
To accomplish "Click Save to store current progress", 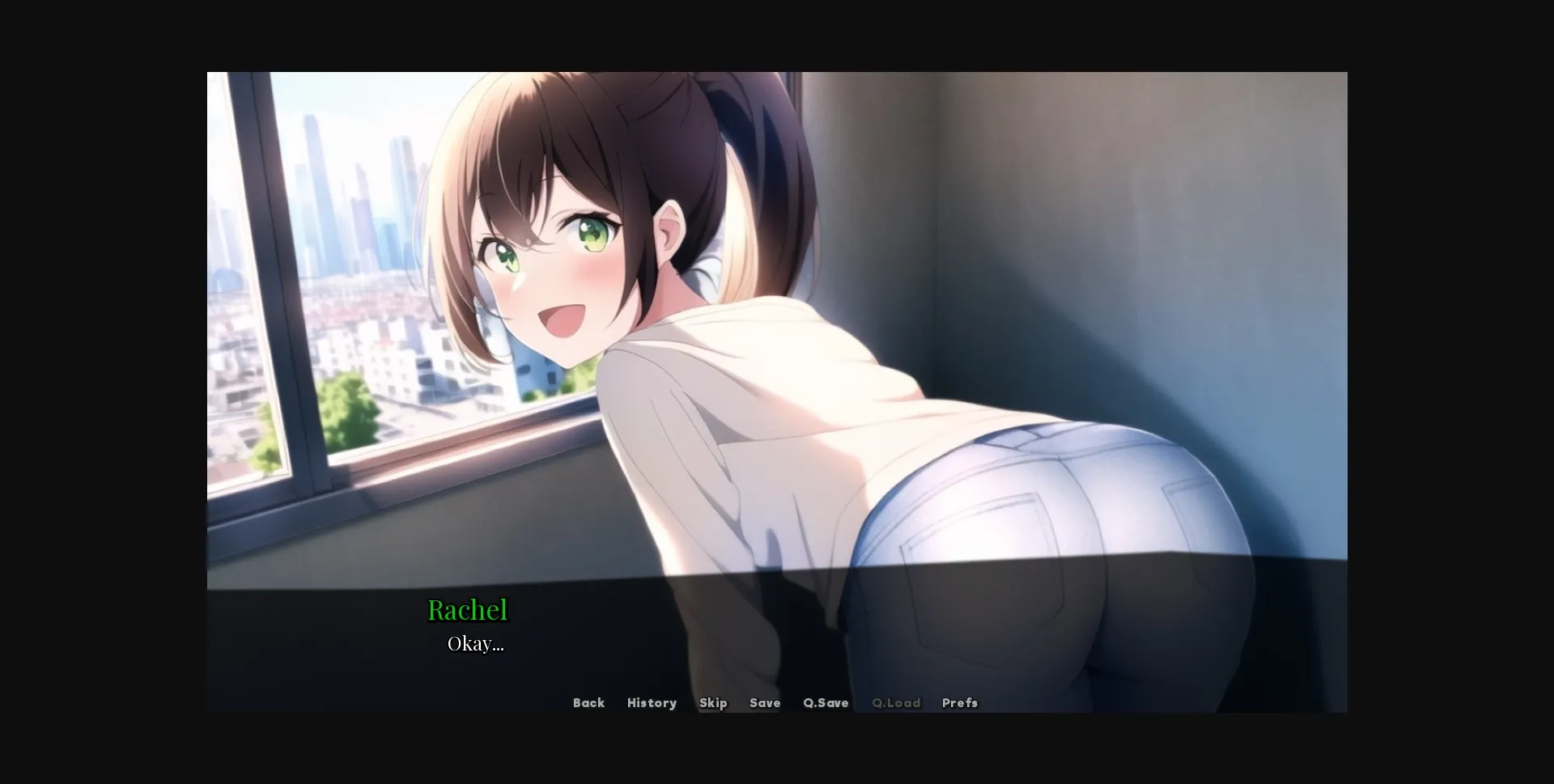I will pos(764,703).
